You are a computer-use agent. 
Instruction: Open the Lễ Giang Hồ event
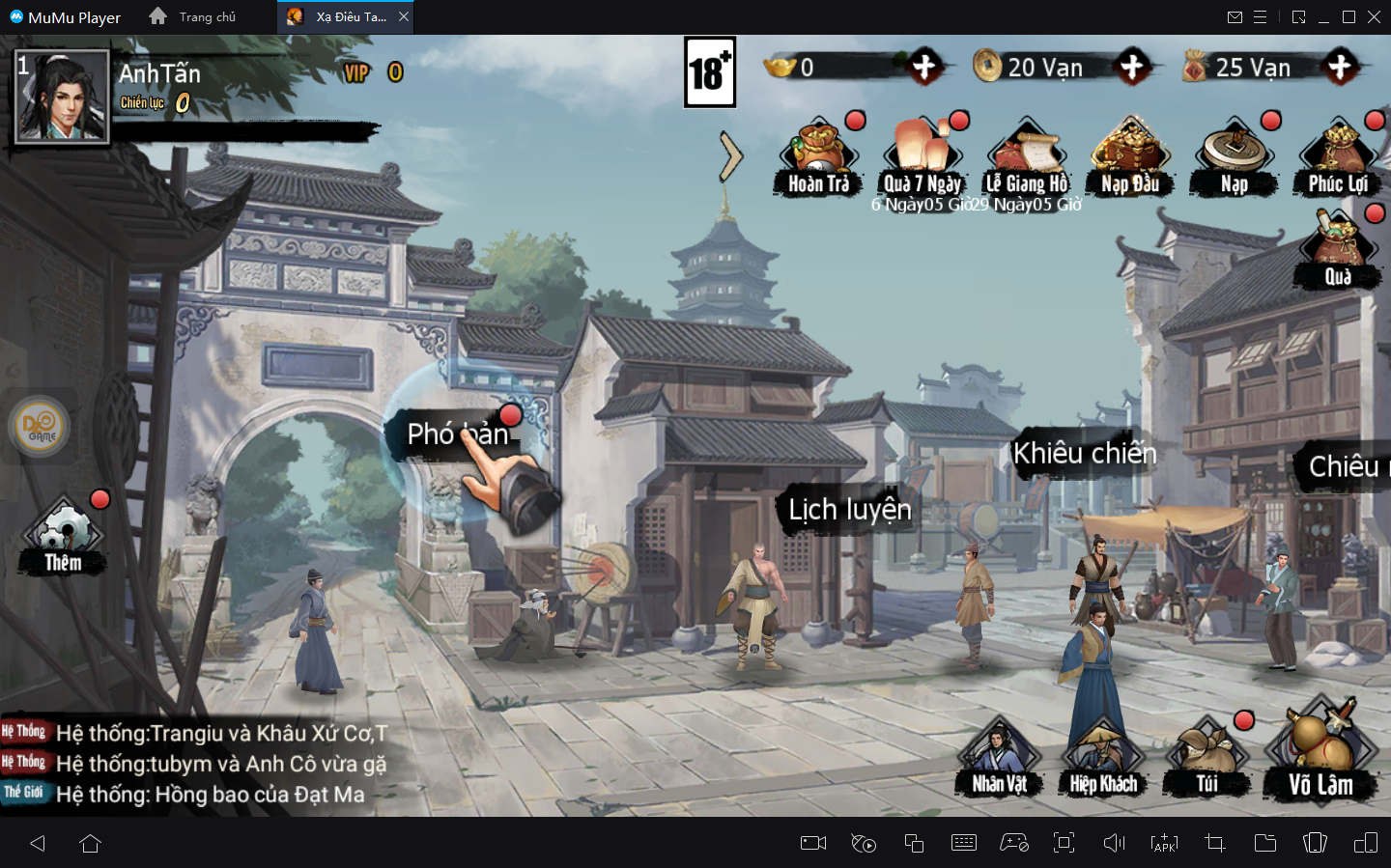point(1026,157)
